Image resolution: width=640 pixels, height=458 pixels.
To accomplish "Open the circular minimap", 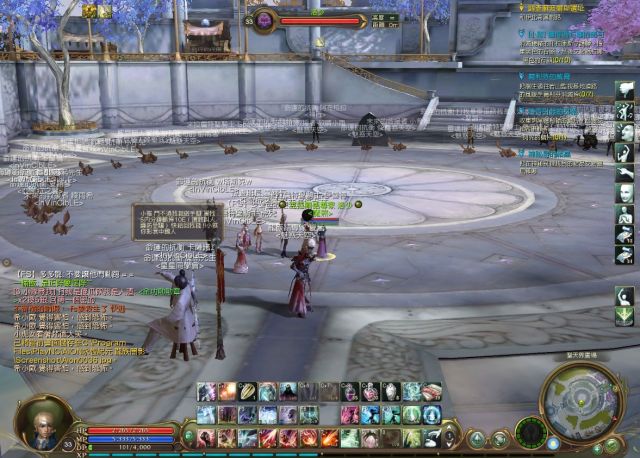I will tap(580, 403).
